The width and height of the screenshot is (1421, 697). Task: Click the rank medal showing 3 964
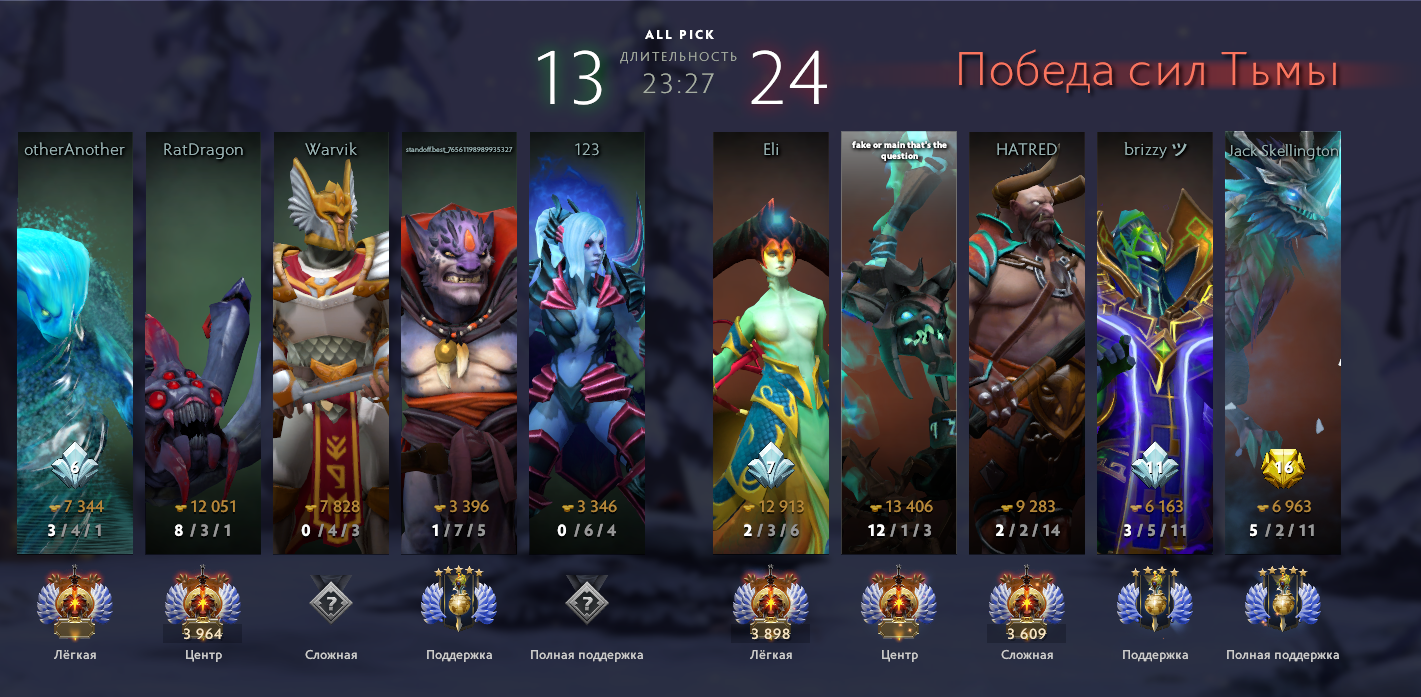click(x=203, y=605)
